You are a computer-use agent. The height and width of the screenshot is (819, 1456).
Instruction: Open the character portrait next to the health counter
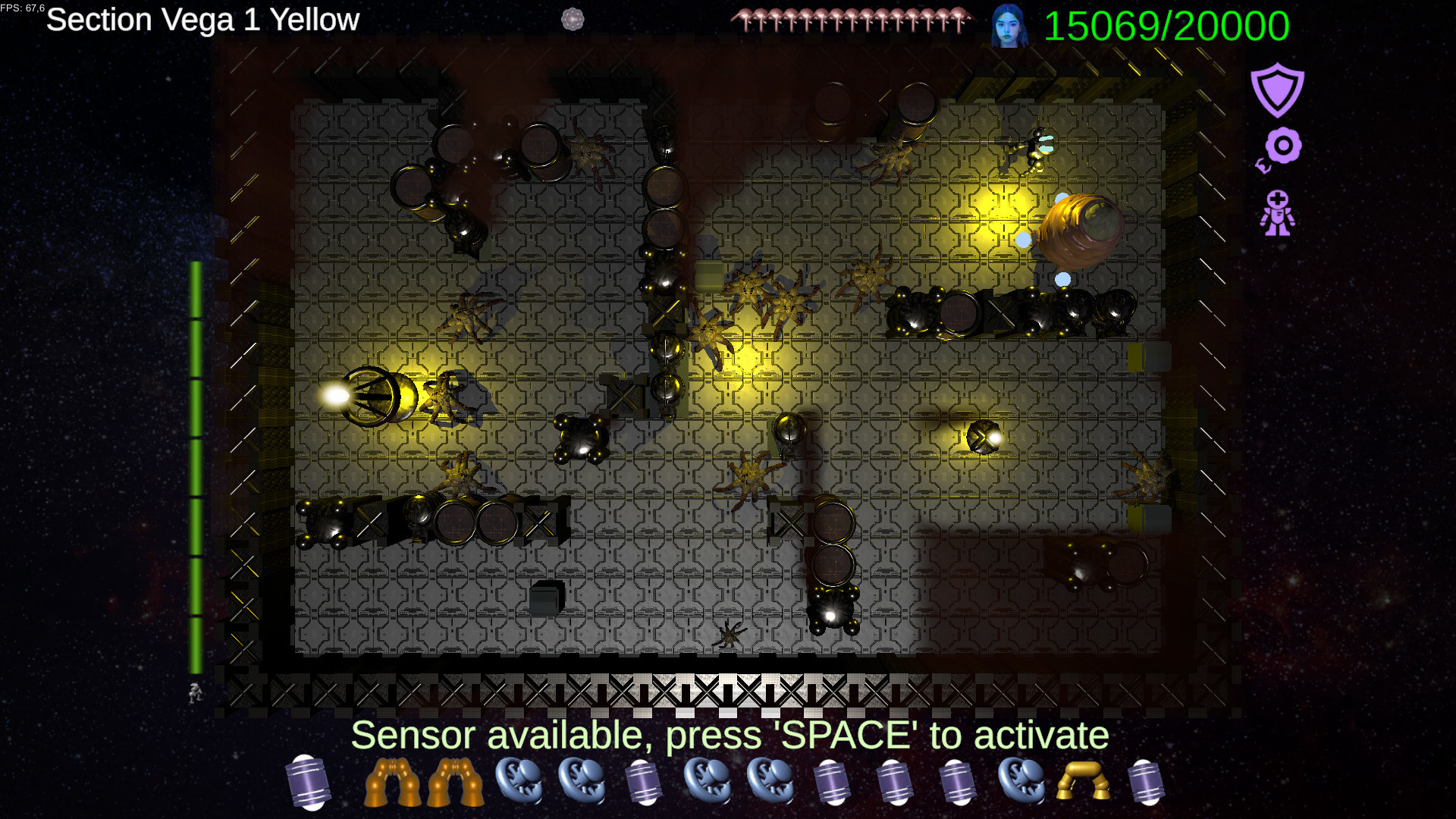click(x=1009, y=25)
